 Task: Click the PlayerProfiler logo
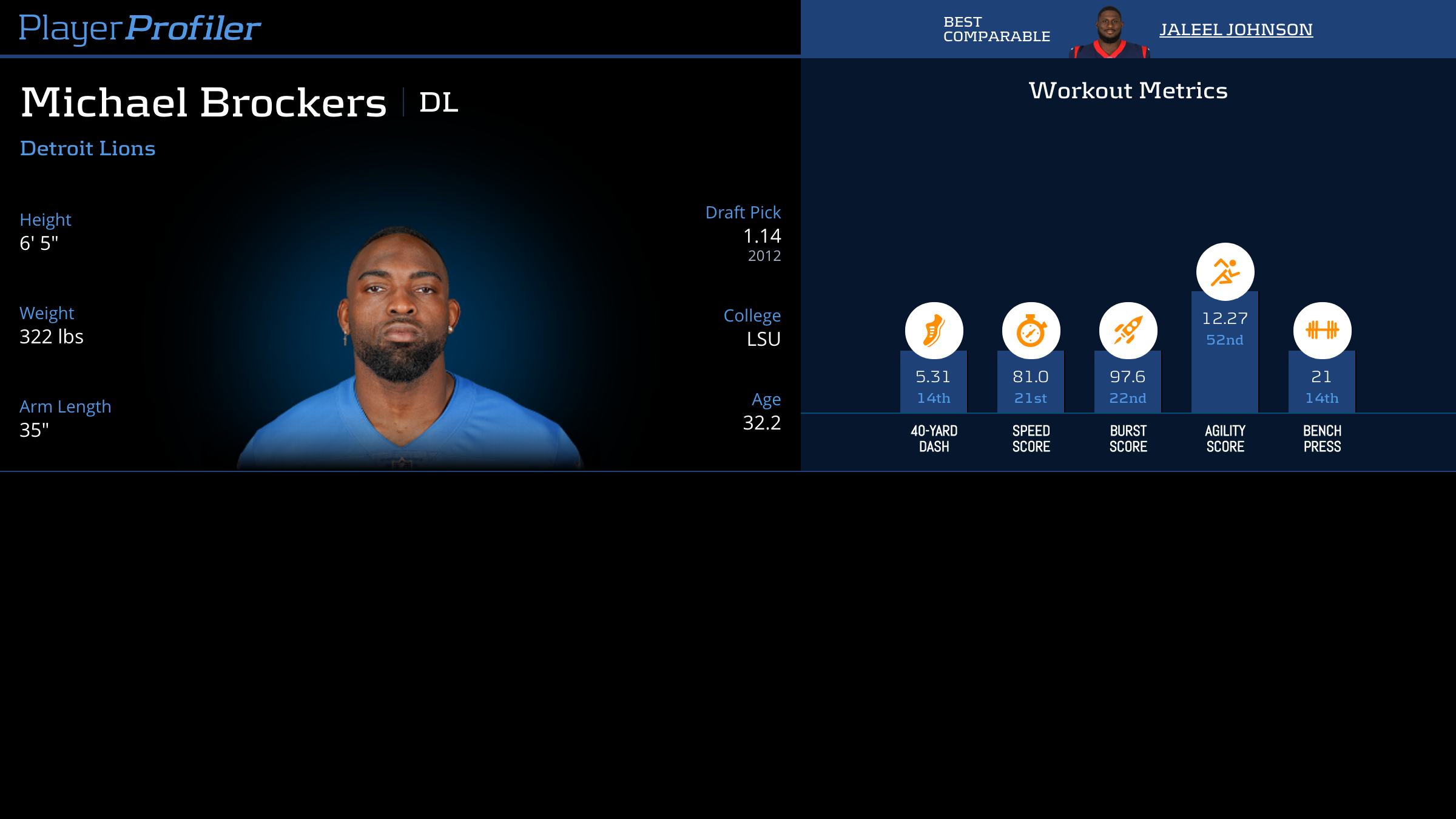pos(140,29)
